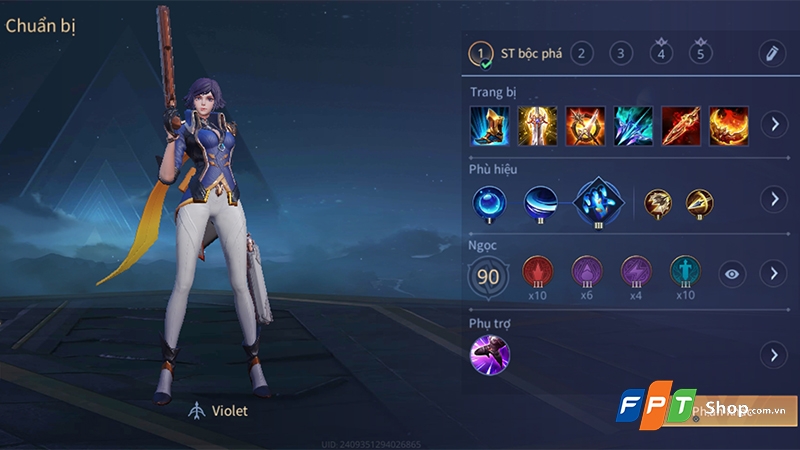This screenshot has height=450, width=800.
Task: Open the Trang bị equipment details arrow
Action: click(x=772, y=125)
